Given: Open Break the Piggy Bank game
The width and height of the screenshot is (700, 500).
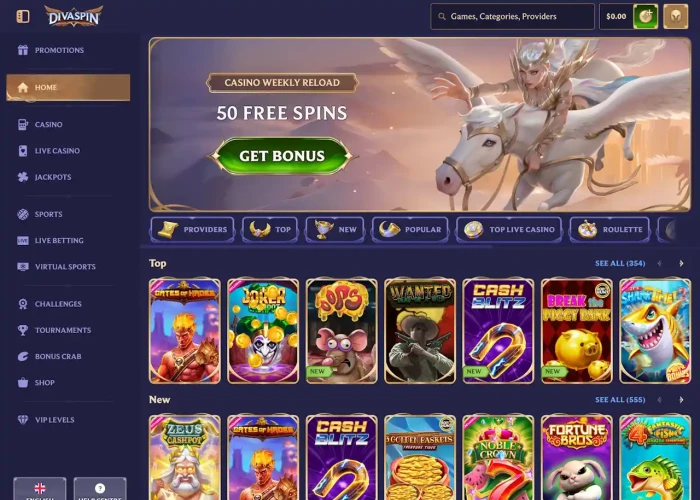Looking at the screenshot, I should [x=576, y=330].
